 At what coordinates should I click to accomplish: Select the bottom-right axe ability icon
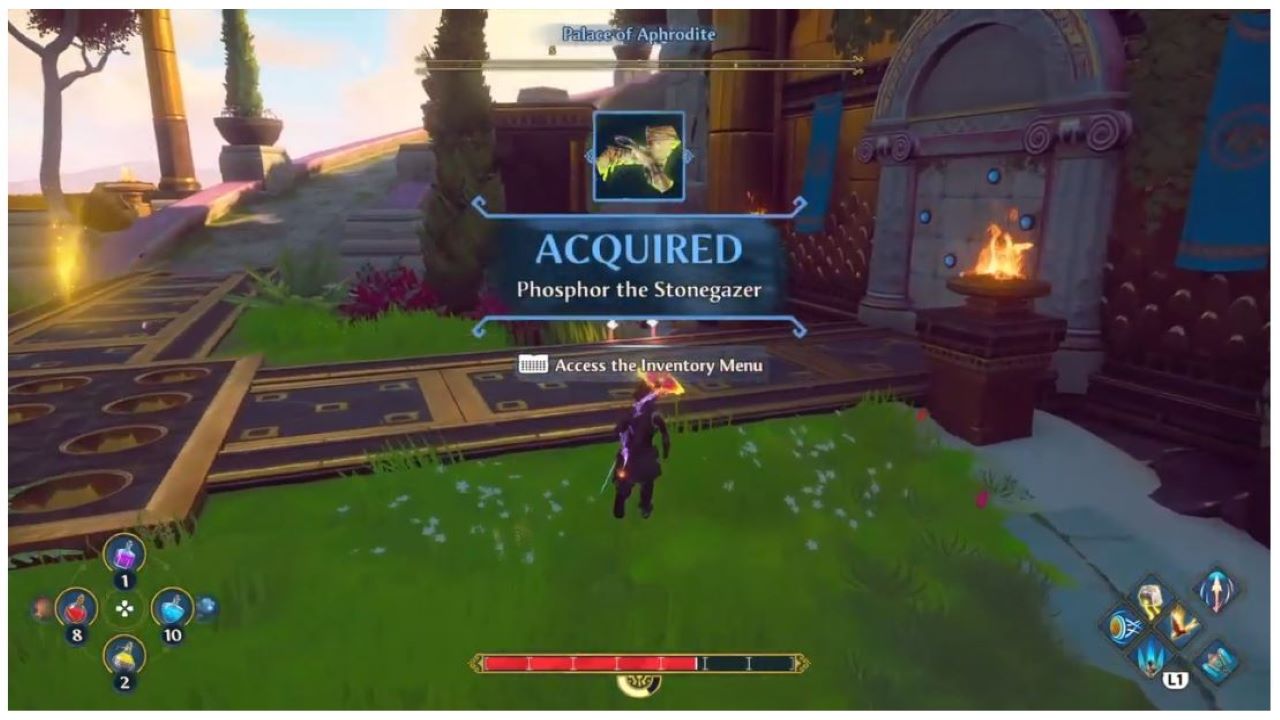[1216, 661]
